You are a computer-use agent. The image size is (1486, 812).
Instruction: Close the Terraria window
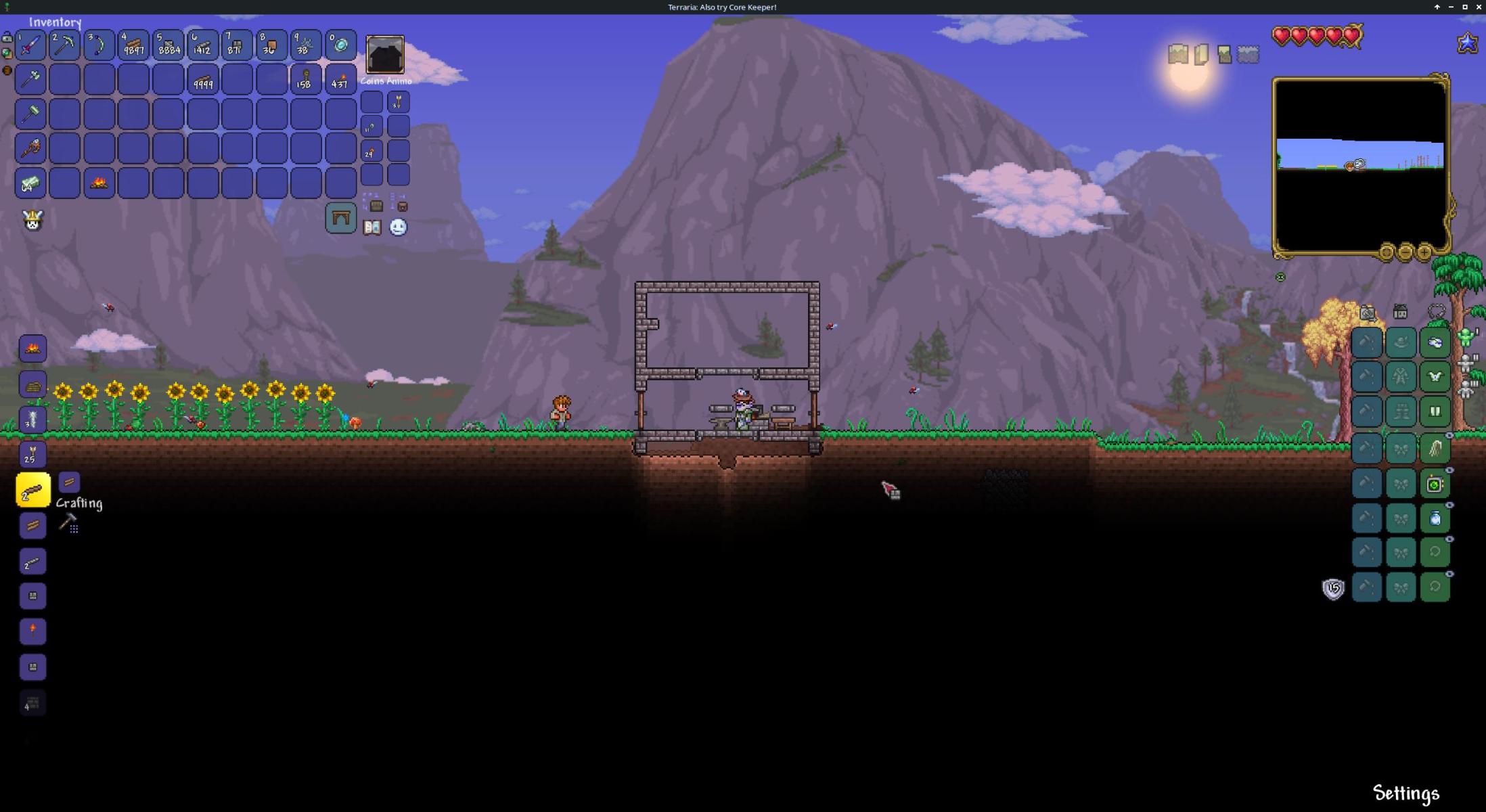pyautogui.click(x=1479, y=7)
